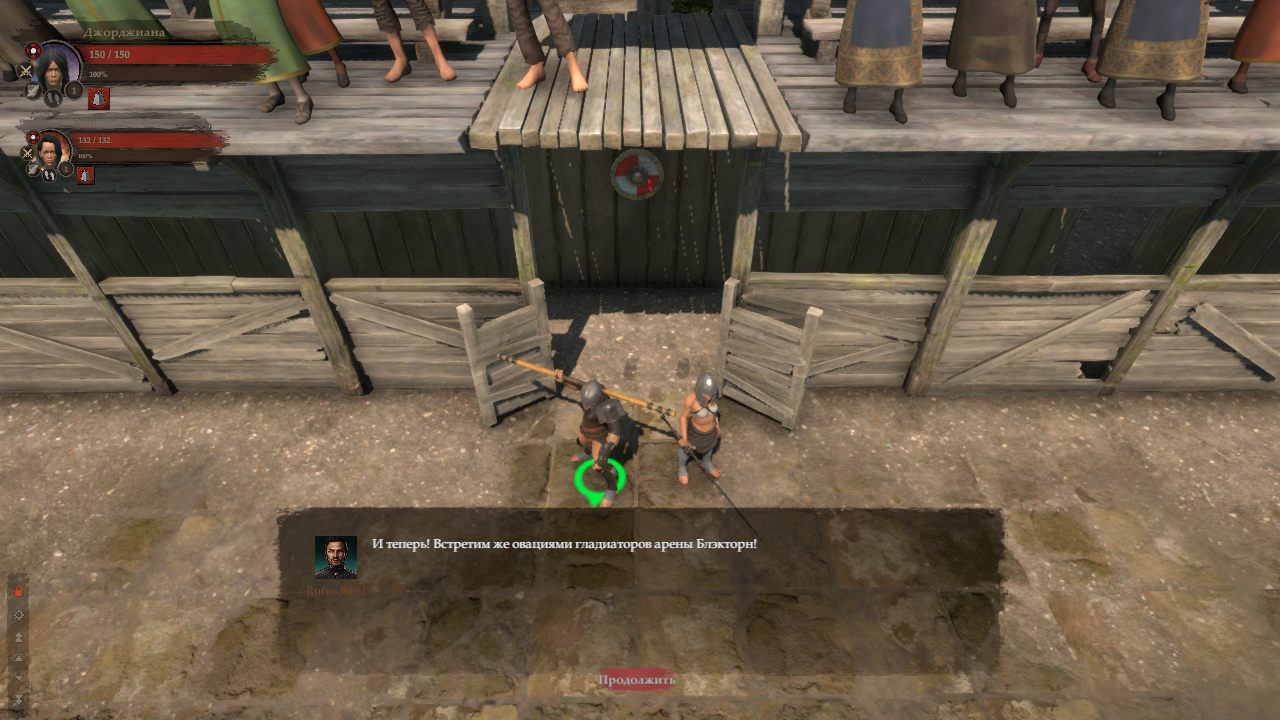Click the footprints icon under Джорджиана's portrait

51,98
